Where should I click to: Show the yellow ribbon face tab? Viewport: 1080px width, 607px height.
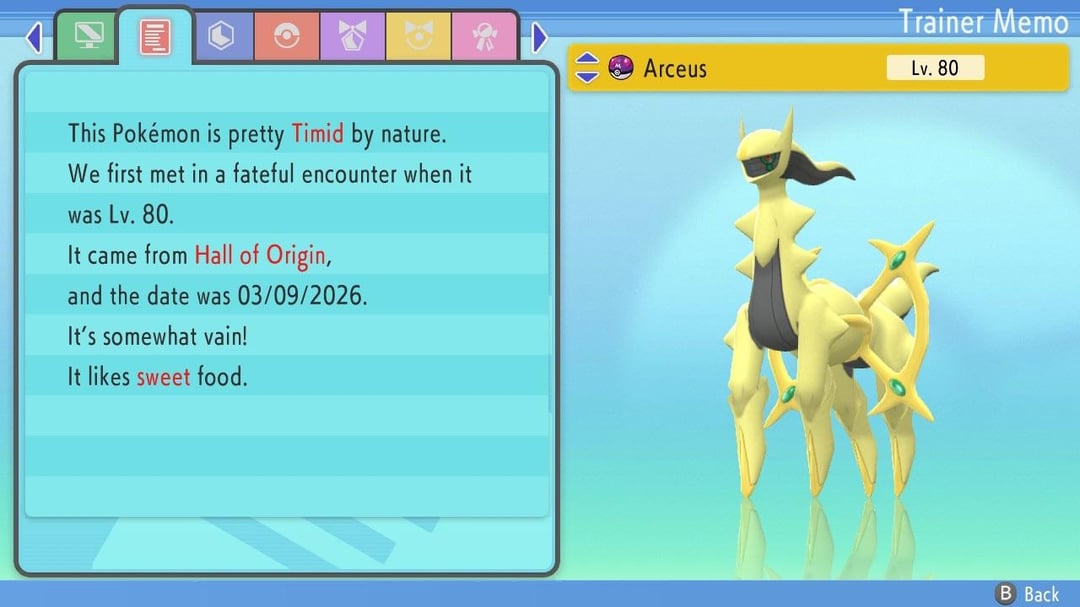coord(418,38)
